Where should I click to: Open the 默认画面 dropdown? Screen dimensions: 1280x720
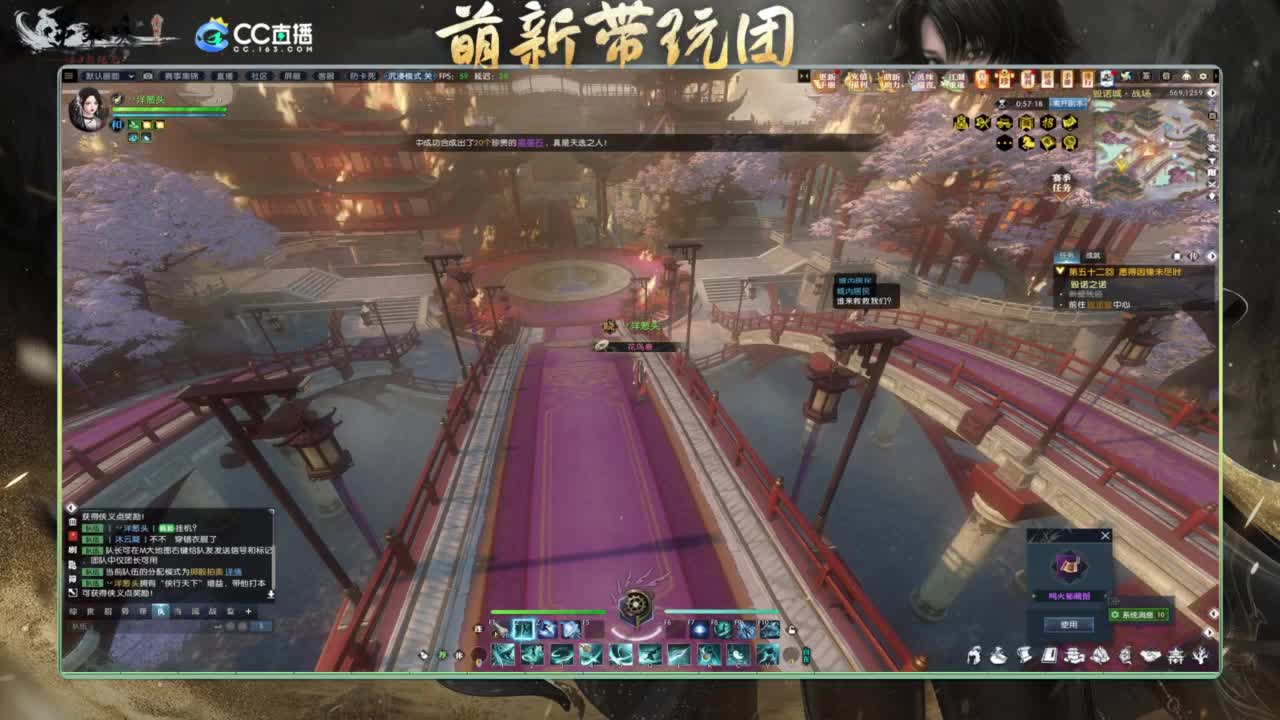103,75
